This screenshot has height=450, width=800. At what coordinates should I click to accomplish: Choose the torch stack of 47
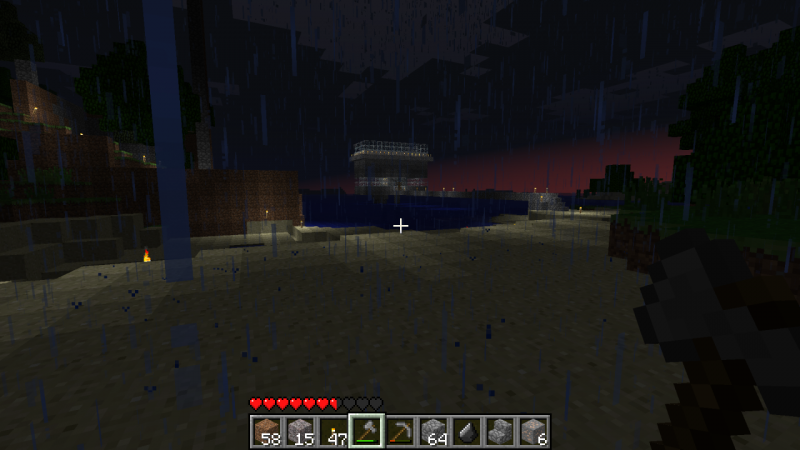point(333,430)
